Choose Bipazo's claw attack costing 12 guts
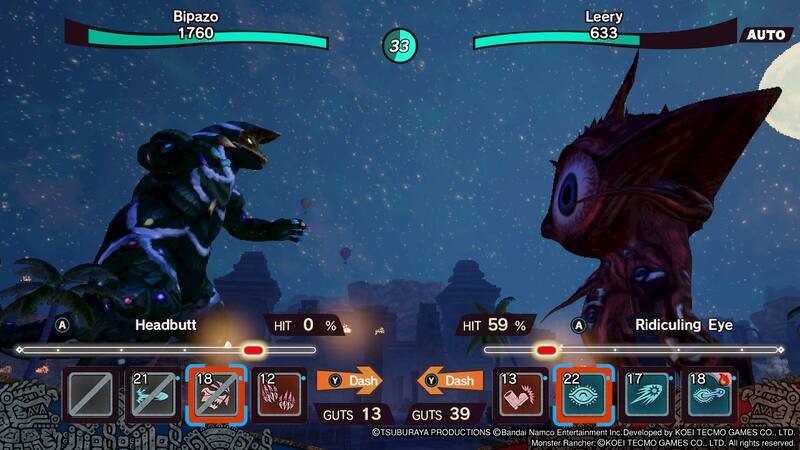This screenshot has height=450, width=800. pos(279,394)
